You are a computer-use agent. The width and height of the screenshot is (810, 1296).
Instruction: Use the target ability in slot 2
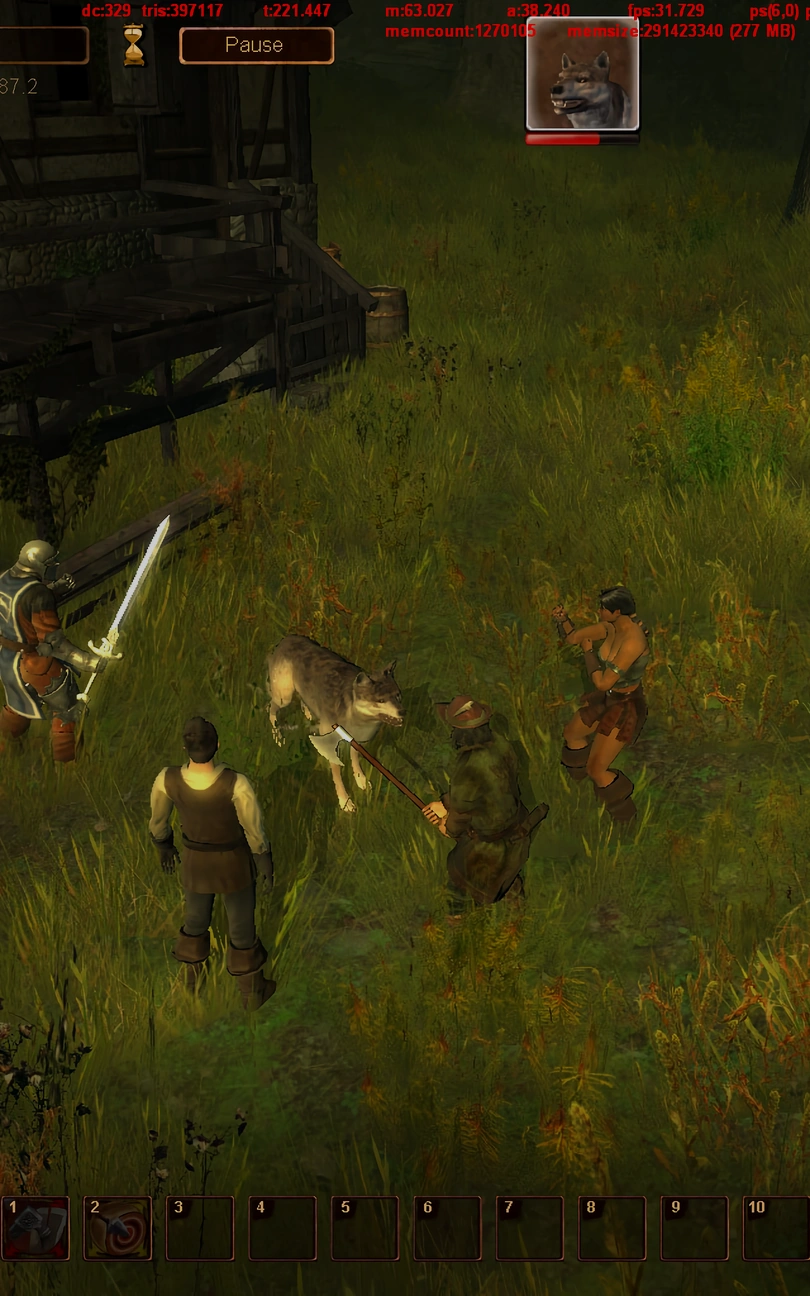(118, 1229)
